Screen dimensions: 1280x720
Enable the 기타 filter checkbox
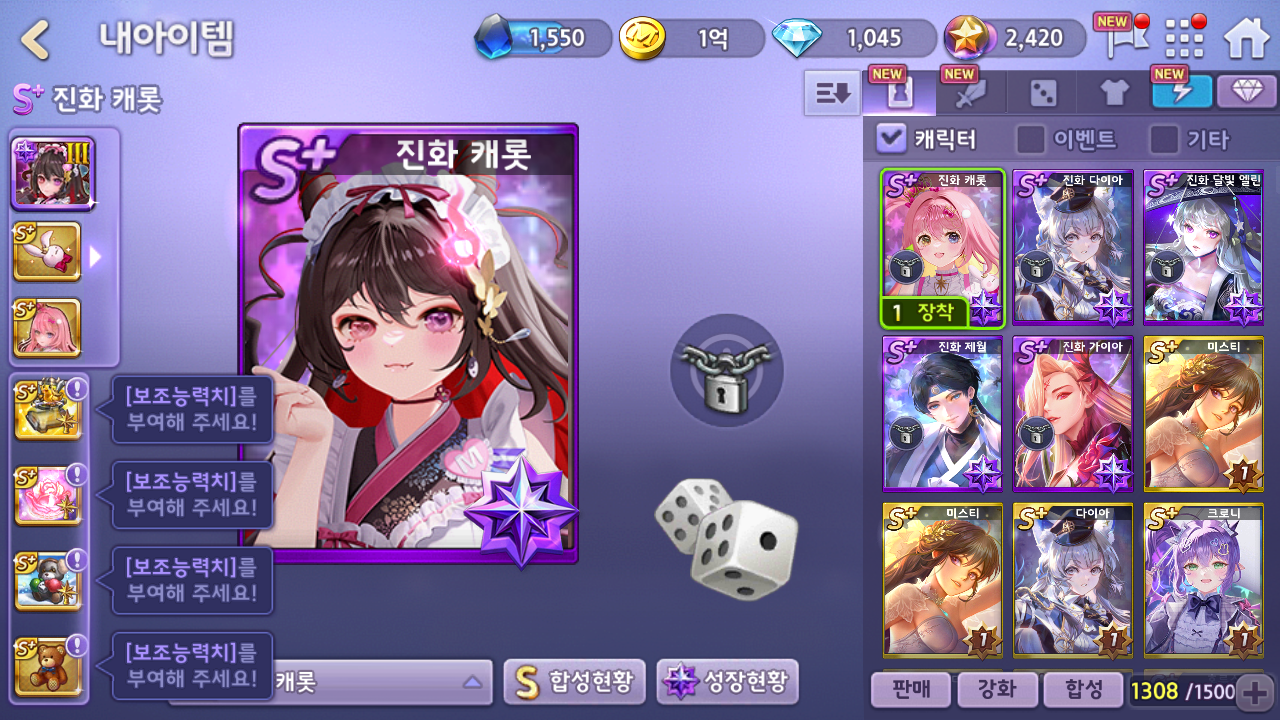pos(1164,138)
